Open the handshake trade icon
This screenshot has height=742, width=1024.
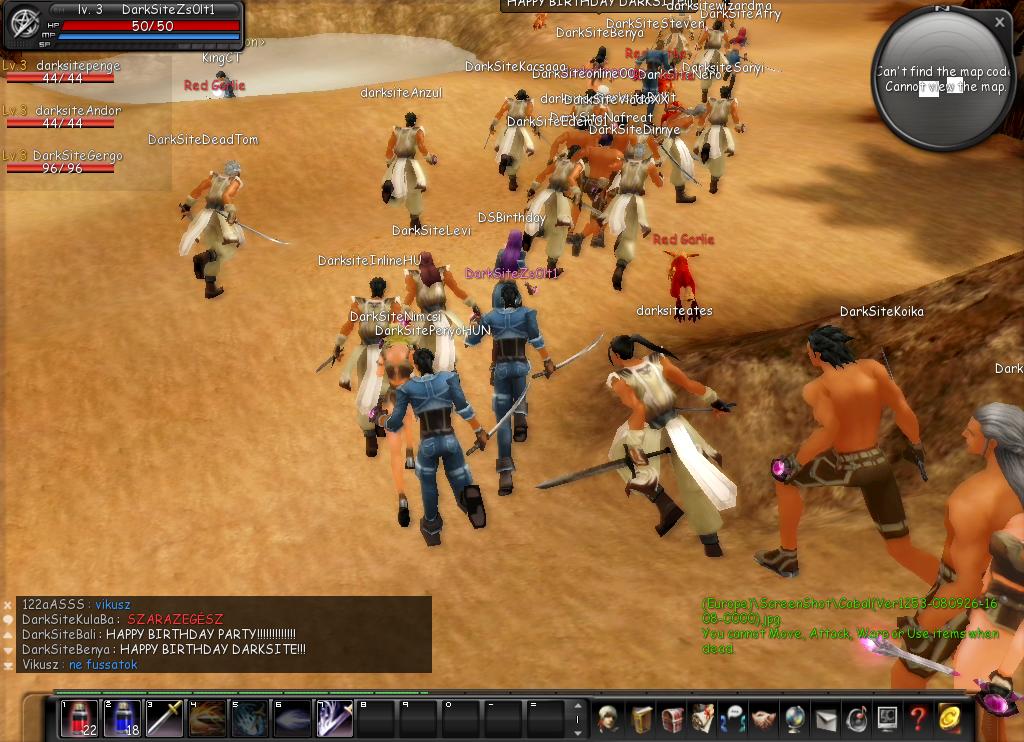click(x=764, y=718)
